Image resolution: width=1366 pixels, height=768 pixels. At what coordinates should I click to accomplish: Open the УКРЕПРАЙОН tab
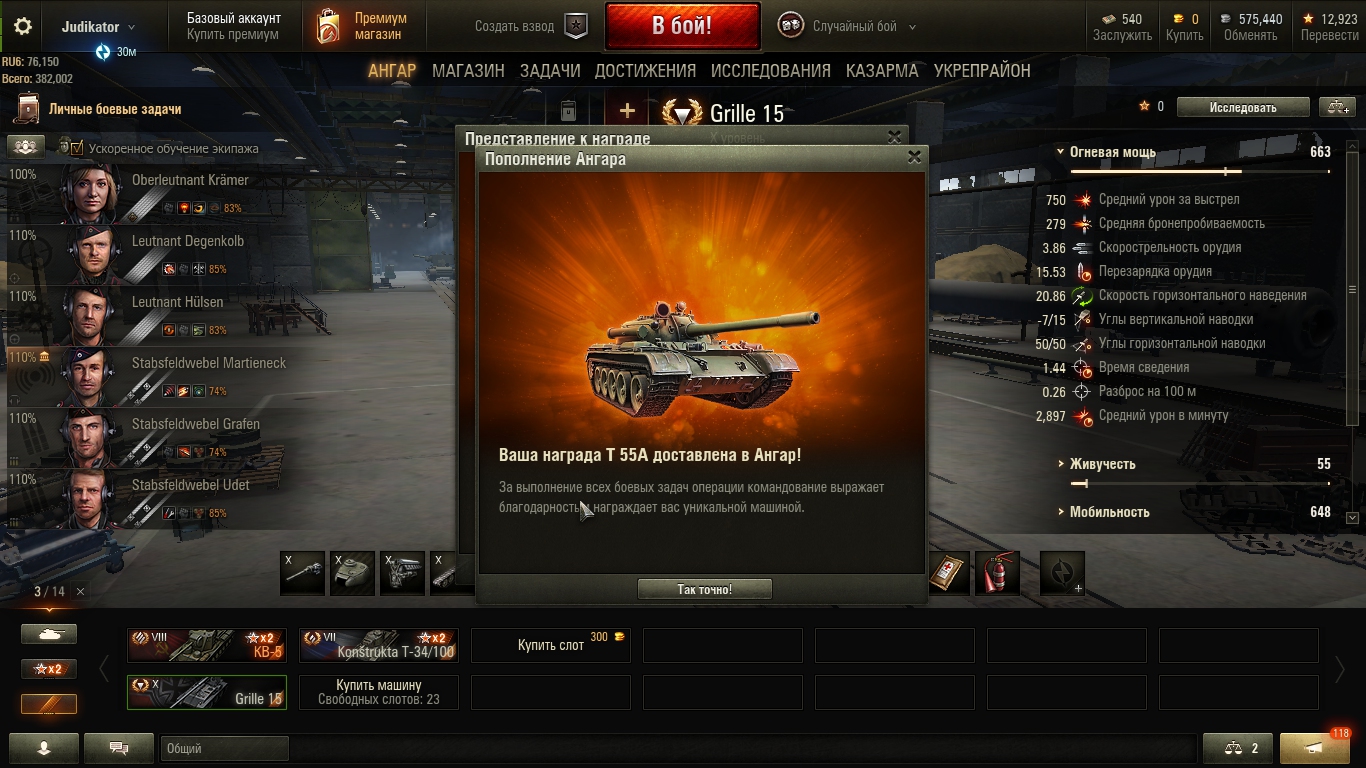coord(982,71)
